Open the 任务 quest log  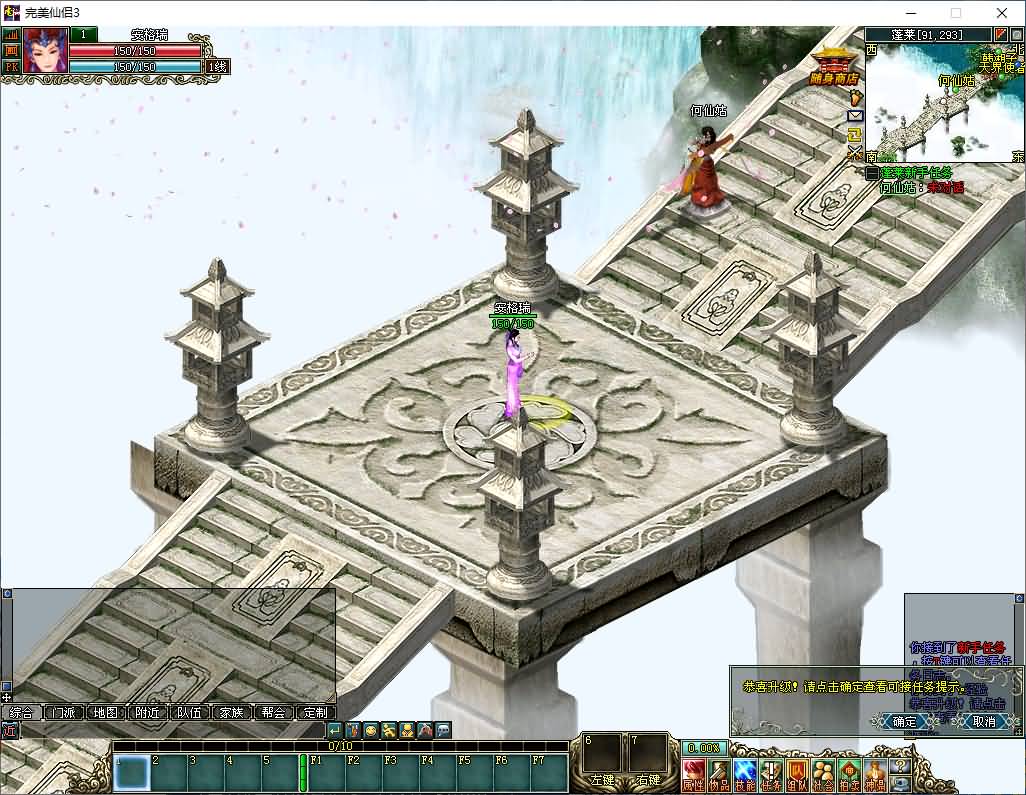pos(771,775)
